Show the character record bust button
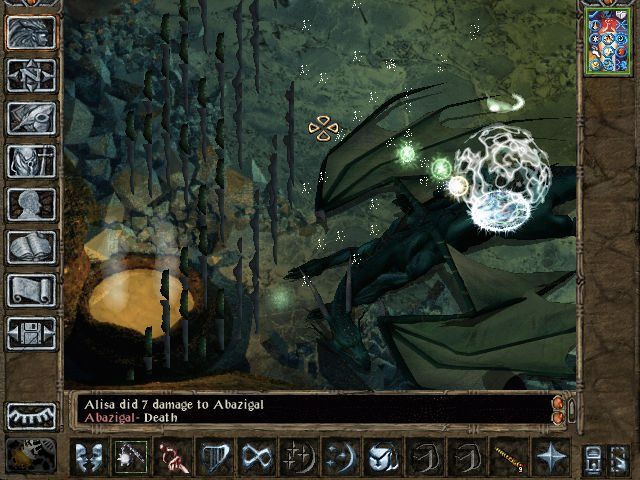Viewport: 640px width, 480px height. (x=31, y=204)
